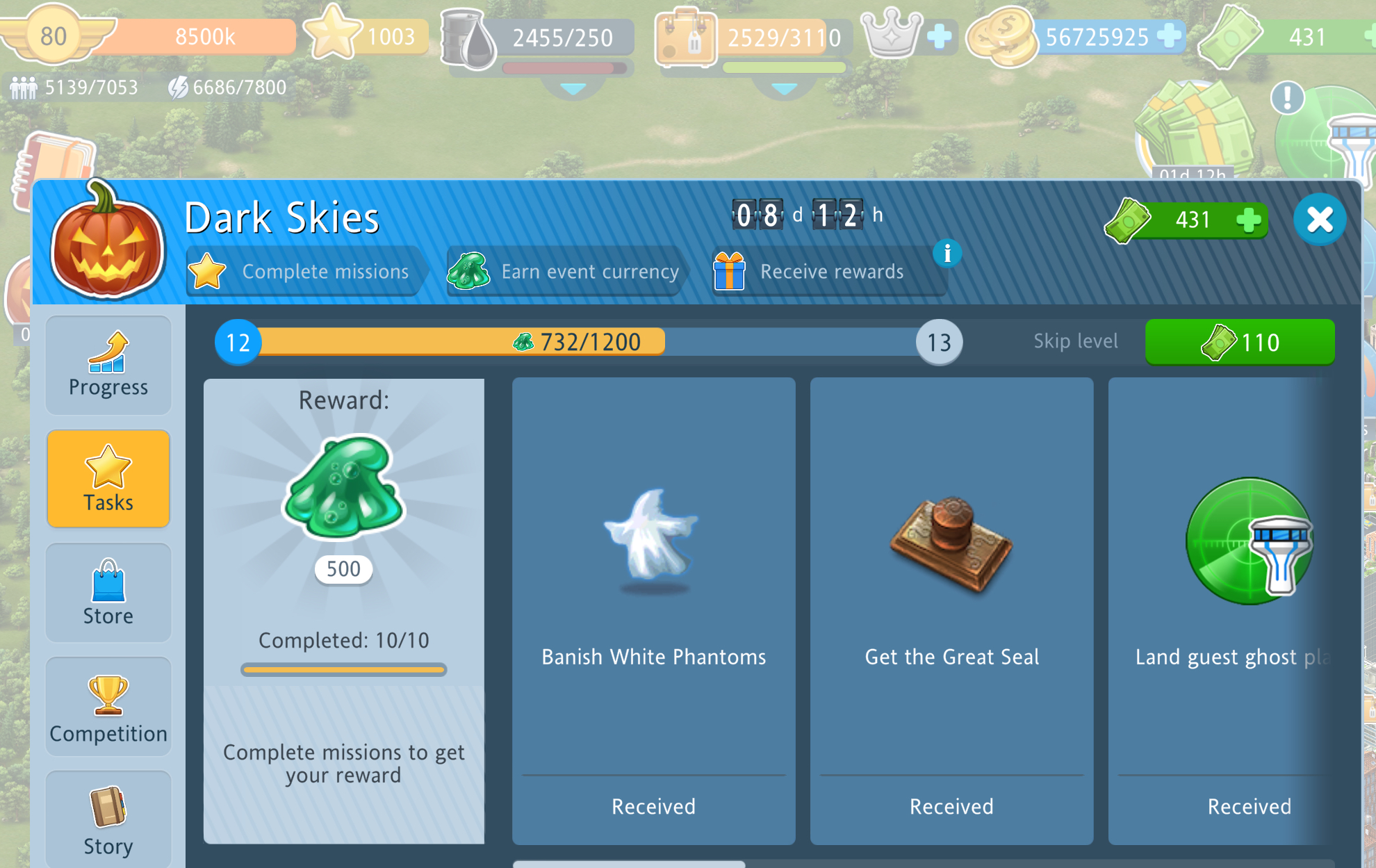Add cash via the event panel plus
The height and width of the screenshot is (868, 1376).
(x=1249, y=220)
